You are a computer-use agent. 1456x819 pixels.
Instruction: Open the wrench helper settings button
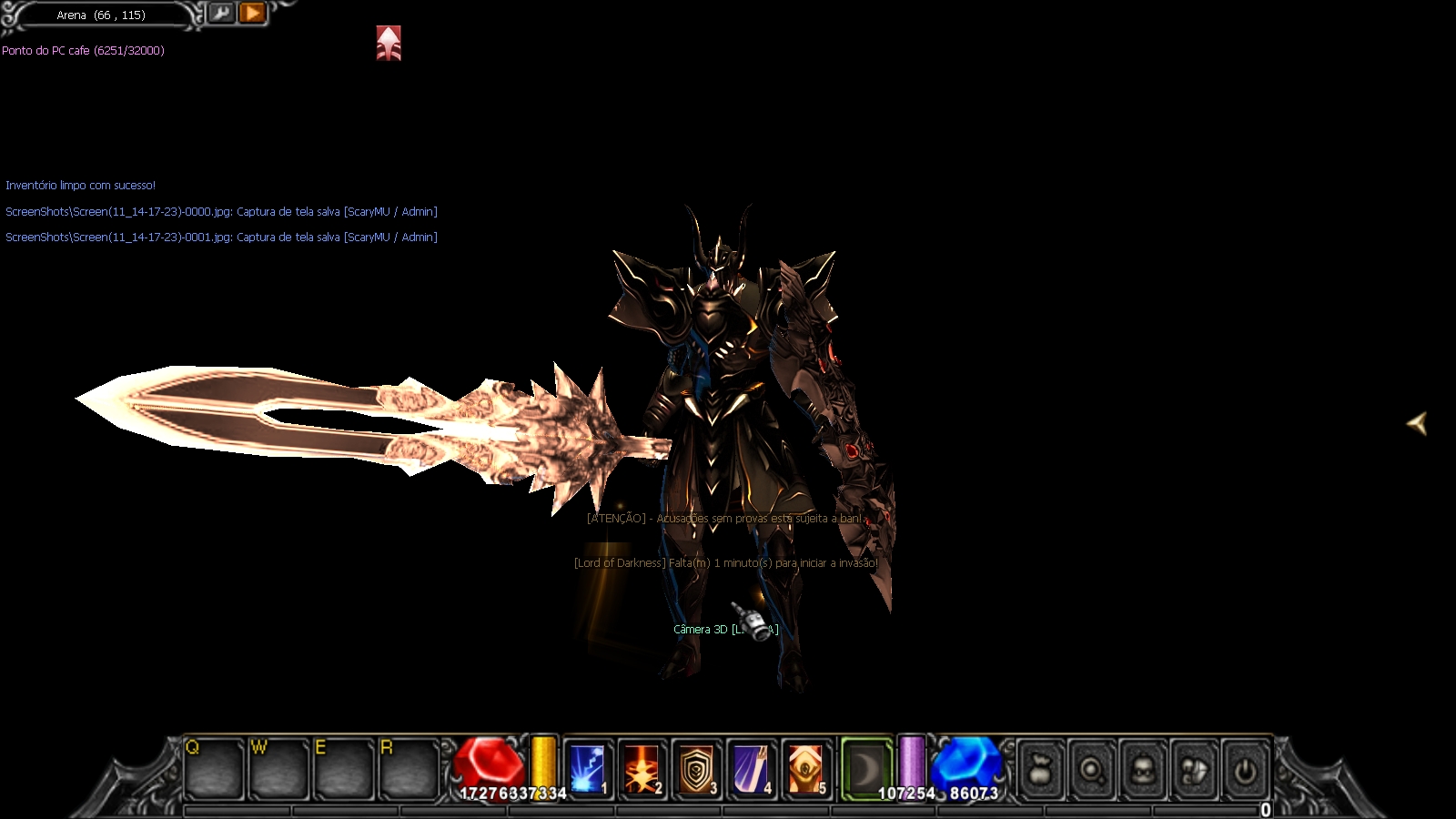(x=221, y=13)
